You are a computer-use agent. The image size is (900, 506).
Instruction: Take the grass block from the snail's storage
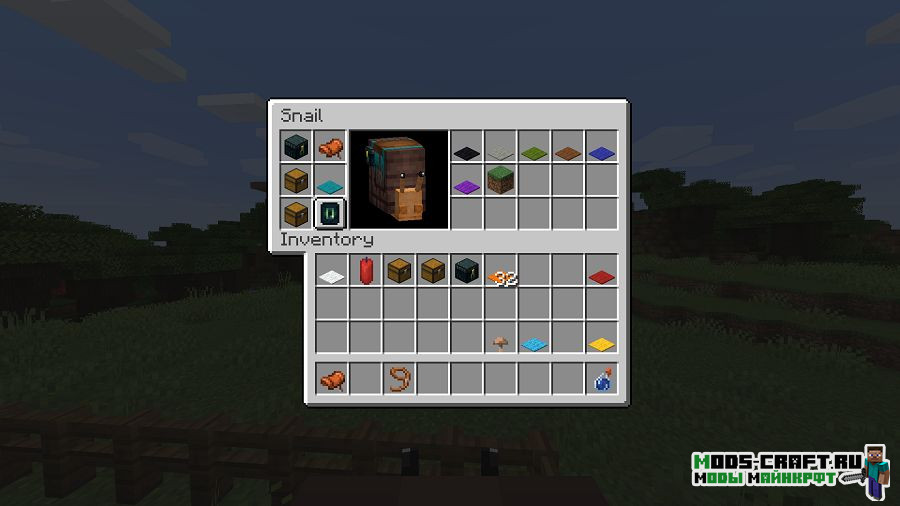pos(500,181)
